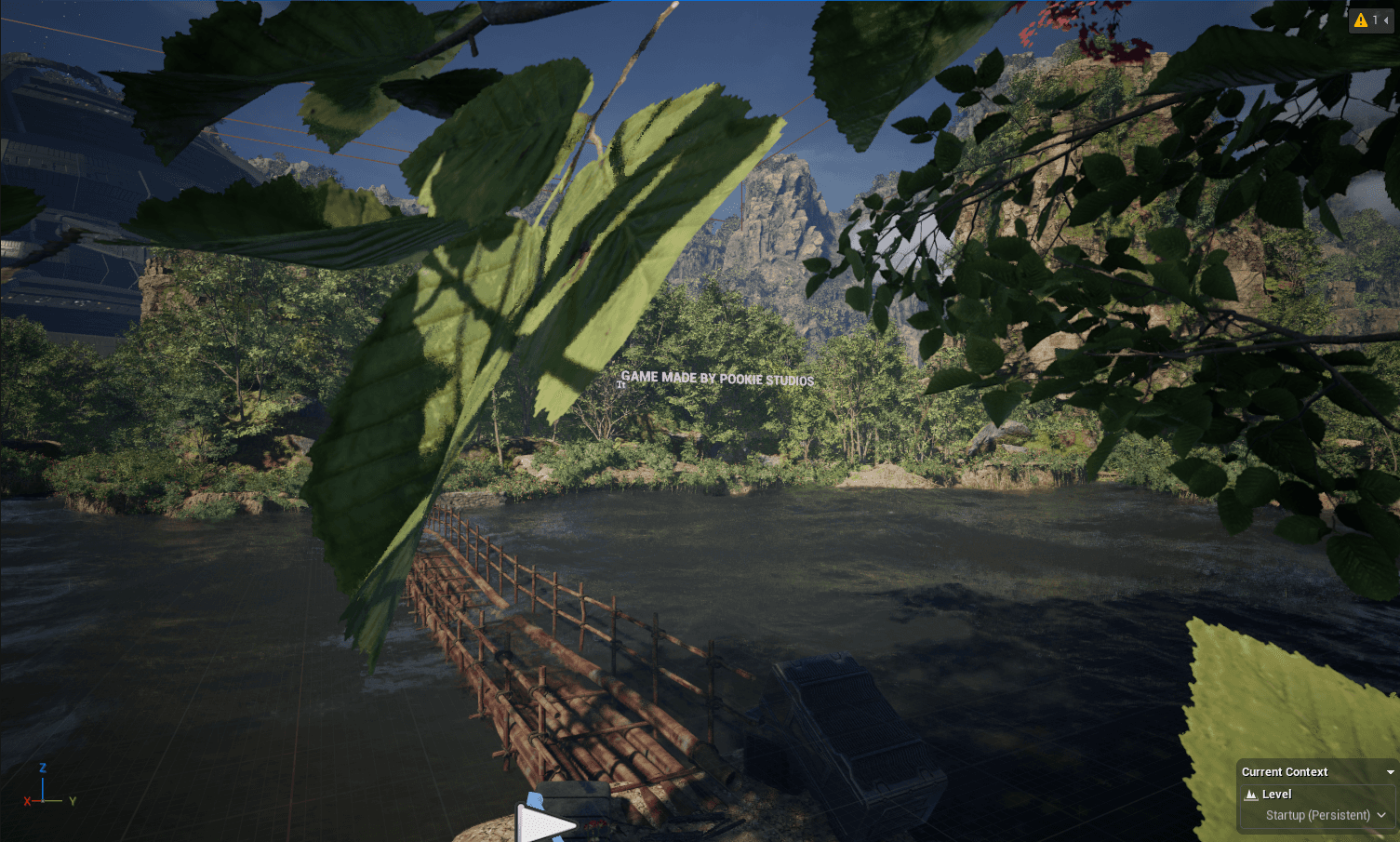The width and height of the screenshot is (1400, 842).
Task: Click the Y axis on the viewport gizmo
Action: pyautogui.click(x=72, y=800)
